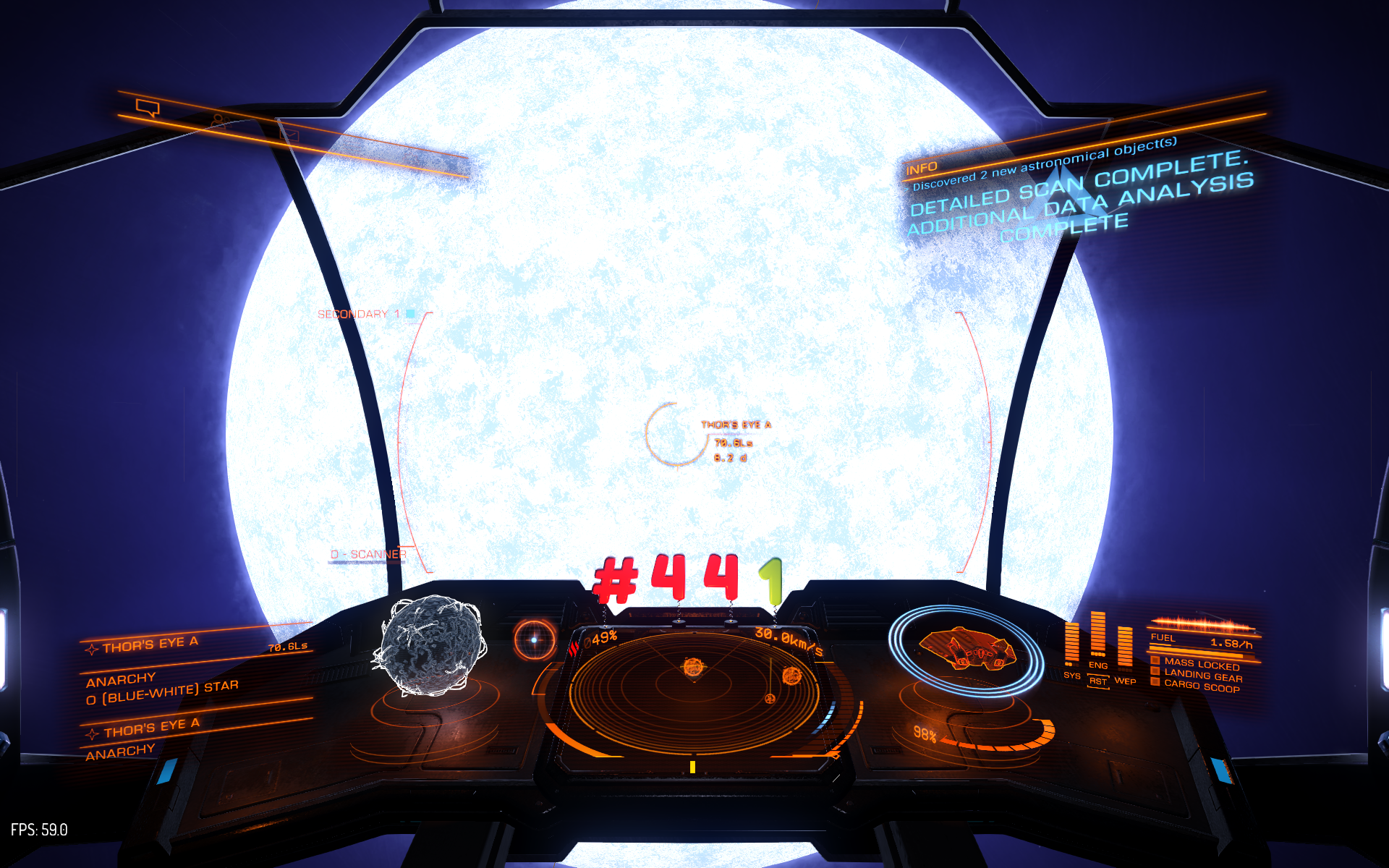Viewport: 1389px width, 868px height.
Task: Select the RST power reset control
Action: 1098,681
